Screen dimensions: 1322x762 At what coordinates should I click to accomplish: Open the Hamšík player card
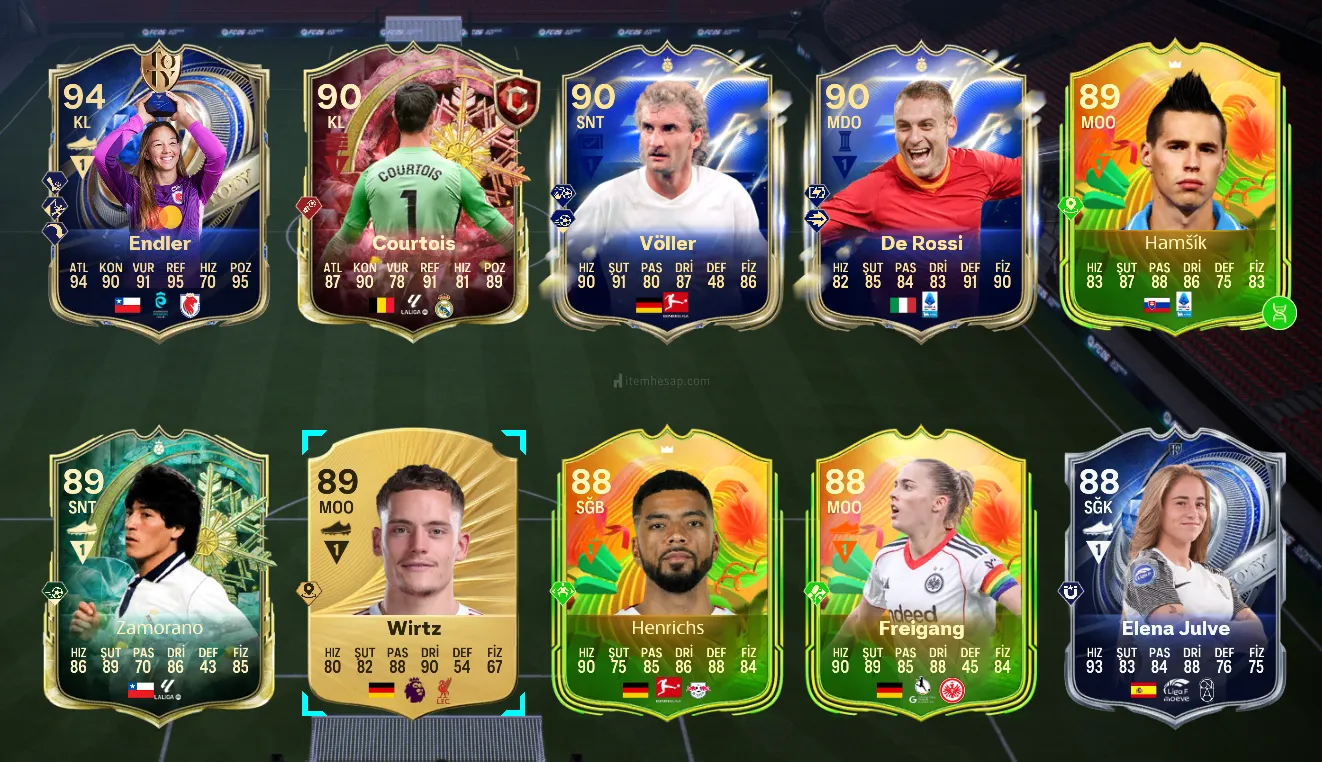[1175, 190]
